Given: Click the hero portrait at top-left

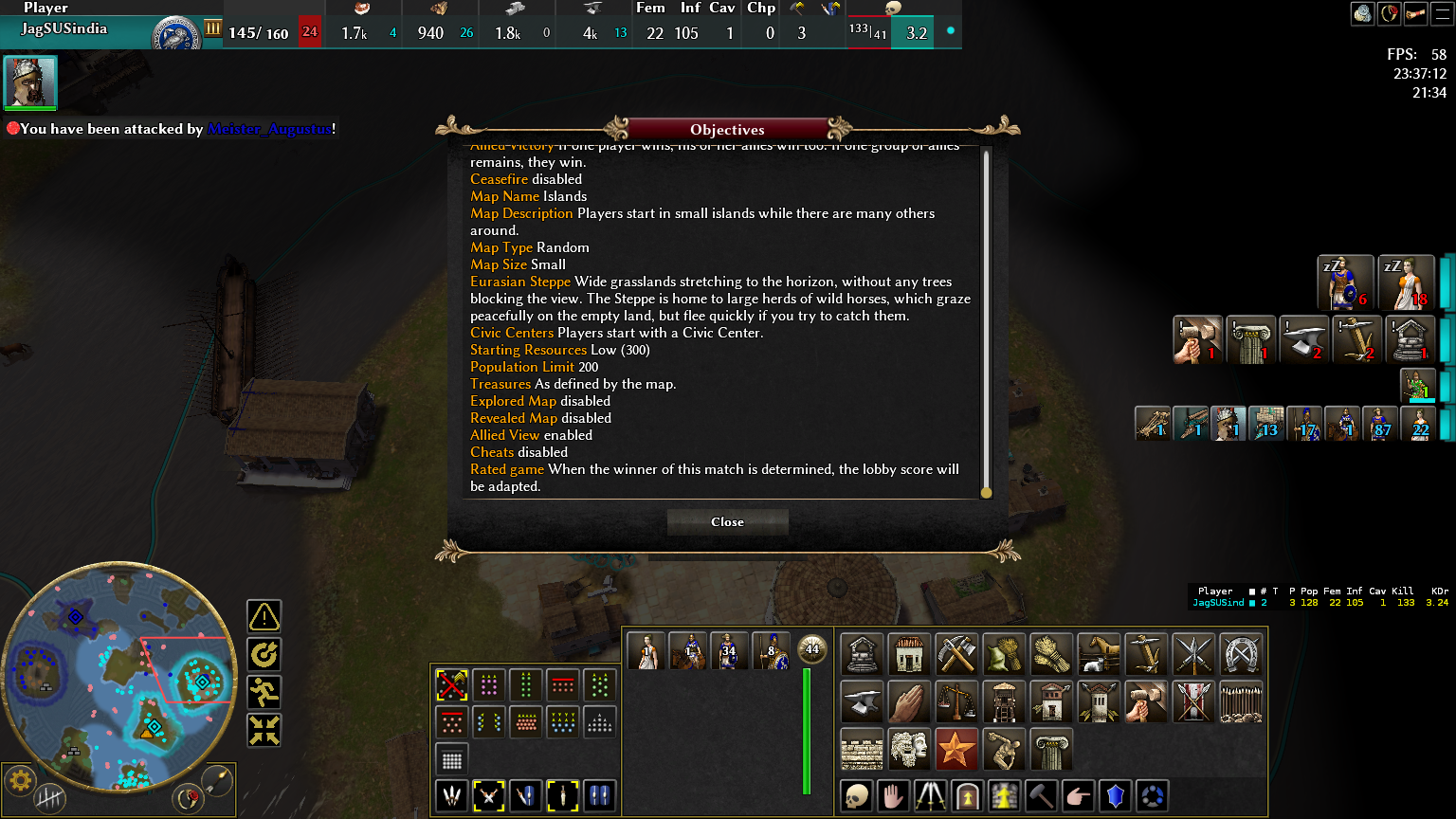Looking at the screenshot, I should pos(30,82).
